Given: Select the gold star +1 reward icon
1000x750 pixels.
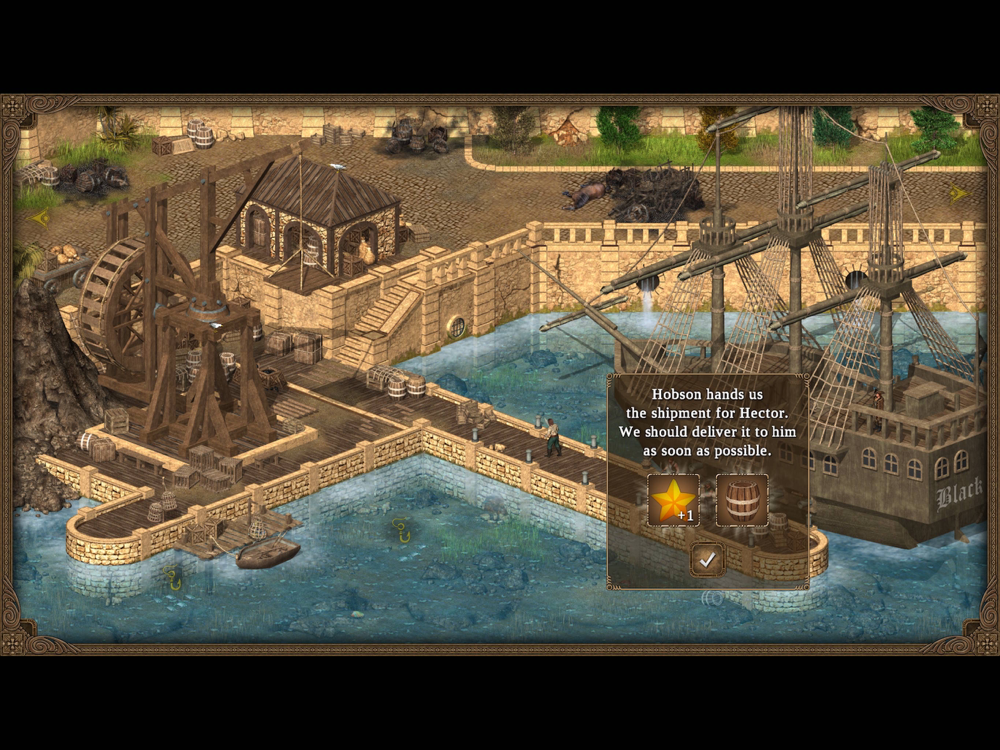Looking at the screenshot, I should (673, 500).
